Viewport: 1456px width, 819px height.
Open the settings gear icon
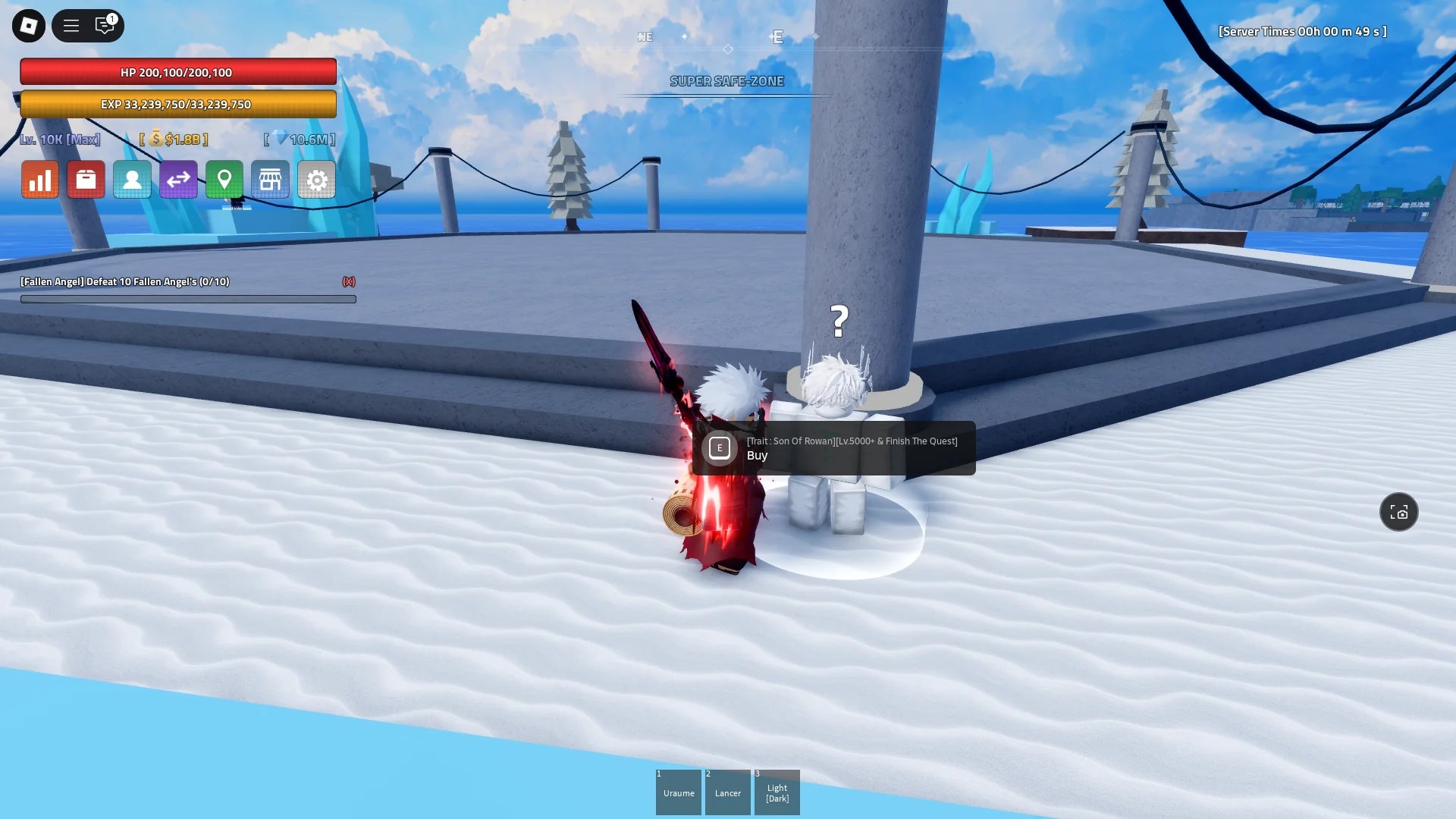316,180
